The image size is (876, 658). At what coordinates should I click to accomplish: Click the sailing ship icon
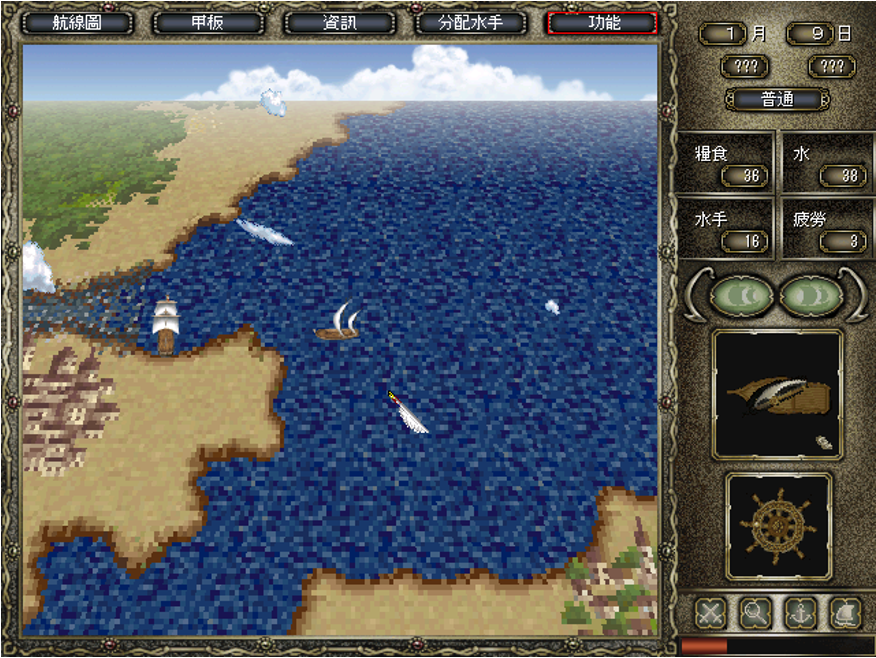point(845,612)
